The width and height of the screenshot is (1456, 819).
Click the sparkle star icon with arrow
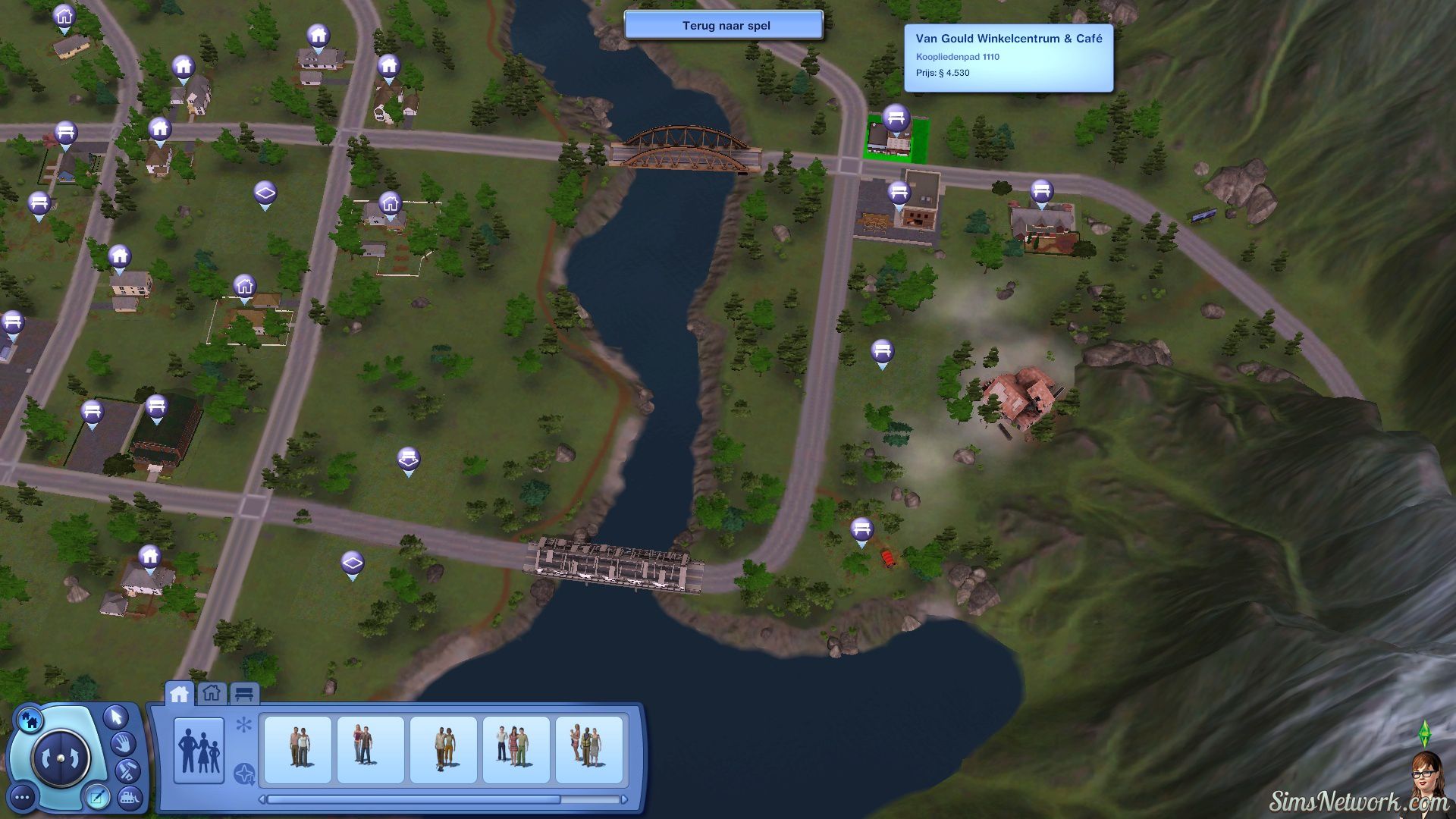pyautogui.click(x=244, y=773)
